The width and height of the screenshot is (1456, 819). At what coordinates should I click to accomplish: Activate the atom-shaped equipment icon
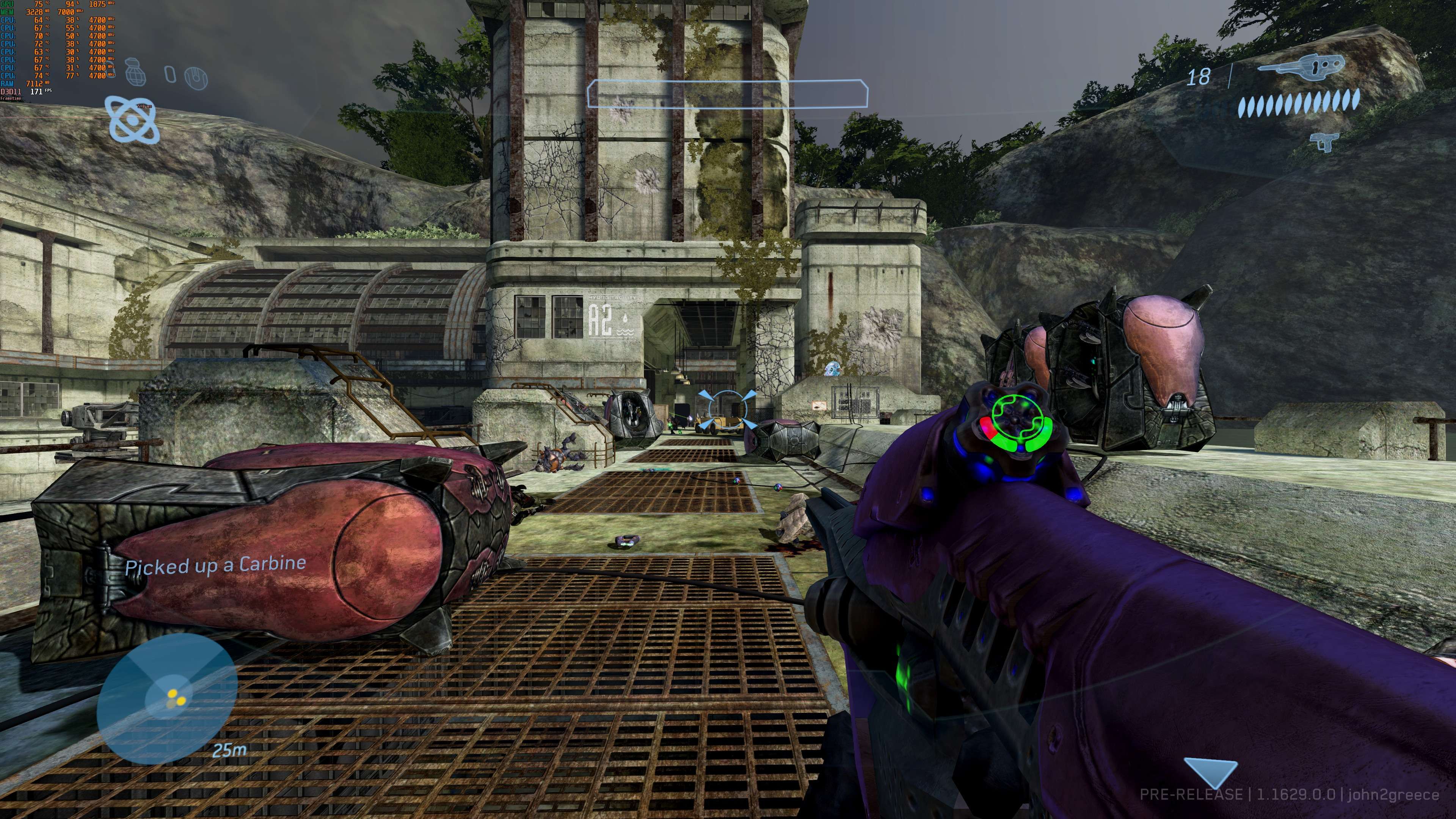tap(133, 119)
